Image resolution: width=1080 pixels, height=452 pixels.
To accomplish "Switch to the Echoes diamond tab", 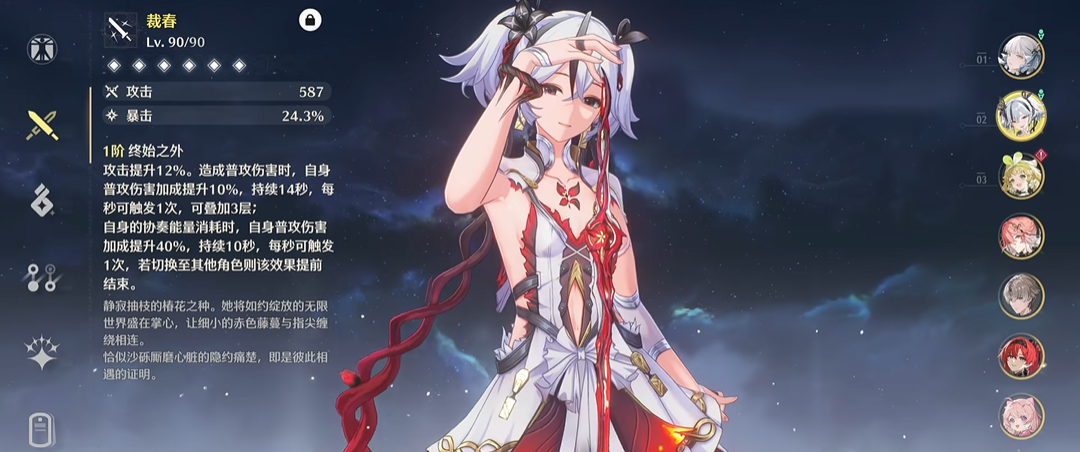I will [x=43, y=201].
